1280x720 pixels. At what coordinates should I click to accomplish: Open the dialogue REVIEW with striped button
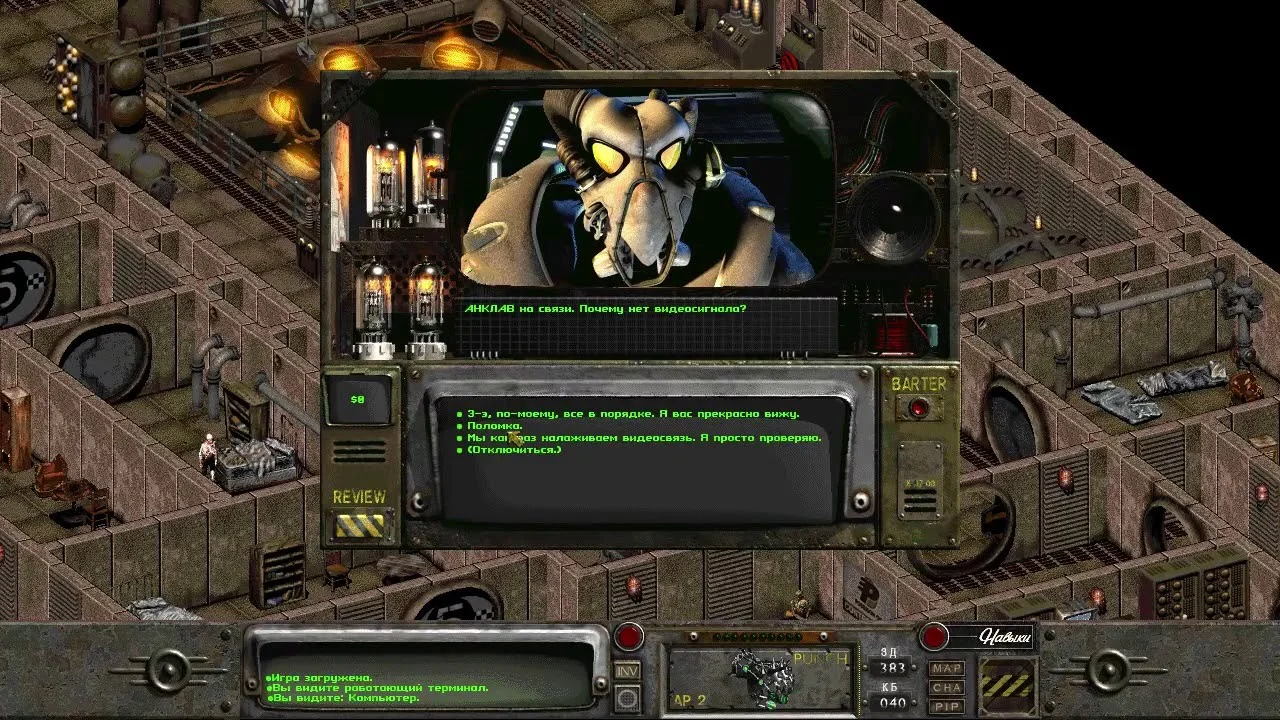359,524
